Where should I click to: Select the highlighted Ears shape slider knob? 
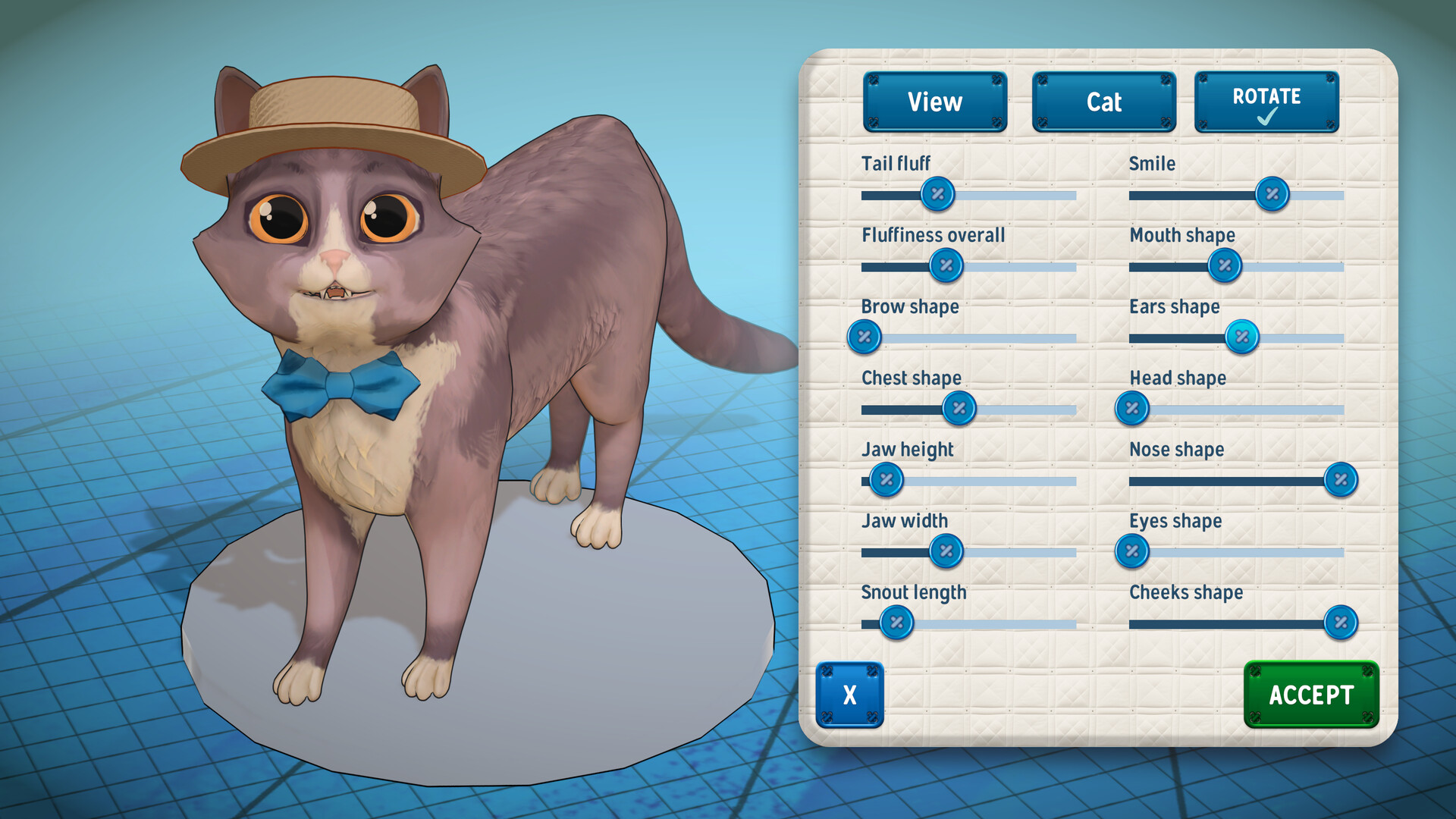click(x=1241, y=337)
